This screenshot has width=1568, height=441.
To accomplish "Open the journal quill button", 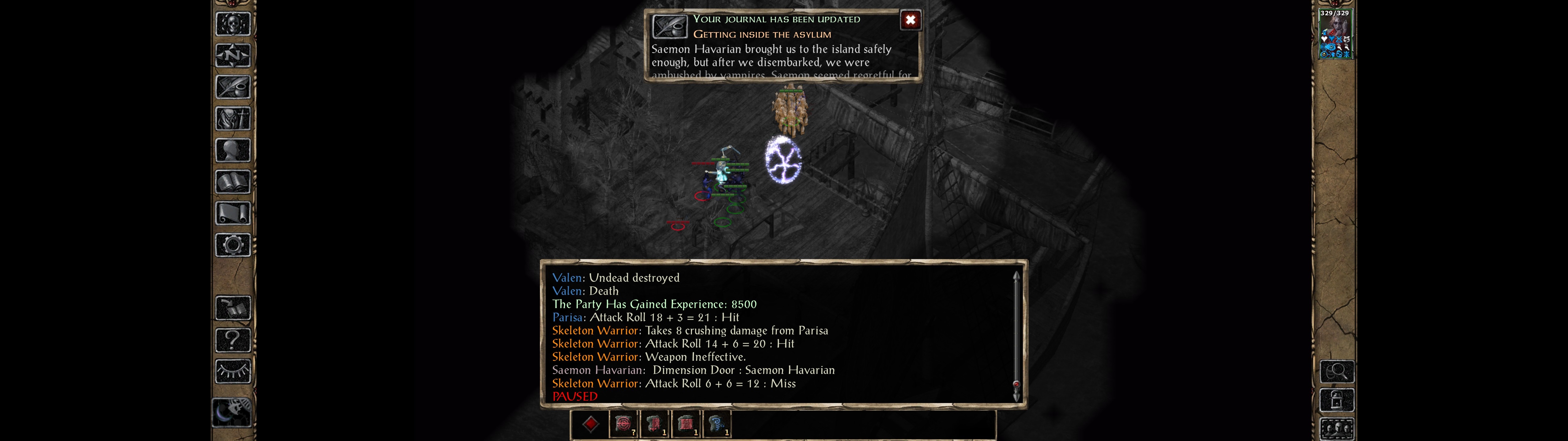I will [x=232, y=87].
